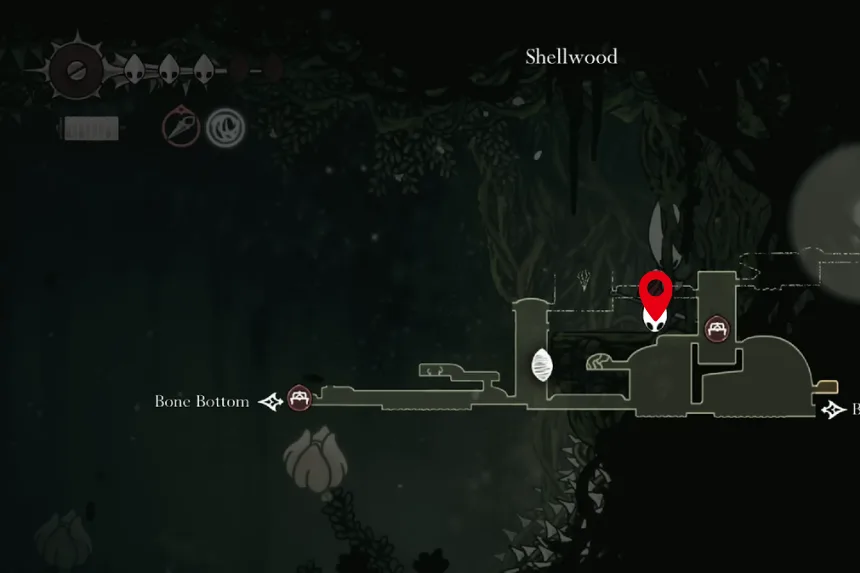860x573 pixels.
Task: Select the bench marker beside the red pin
Action: [716, 328]
